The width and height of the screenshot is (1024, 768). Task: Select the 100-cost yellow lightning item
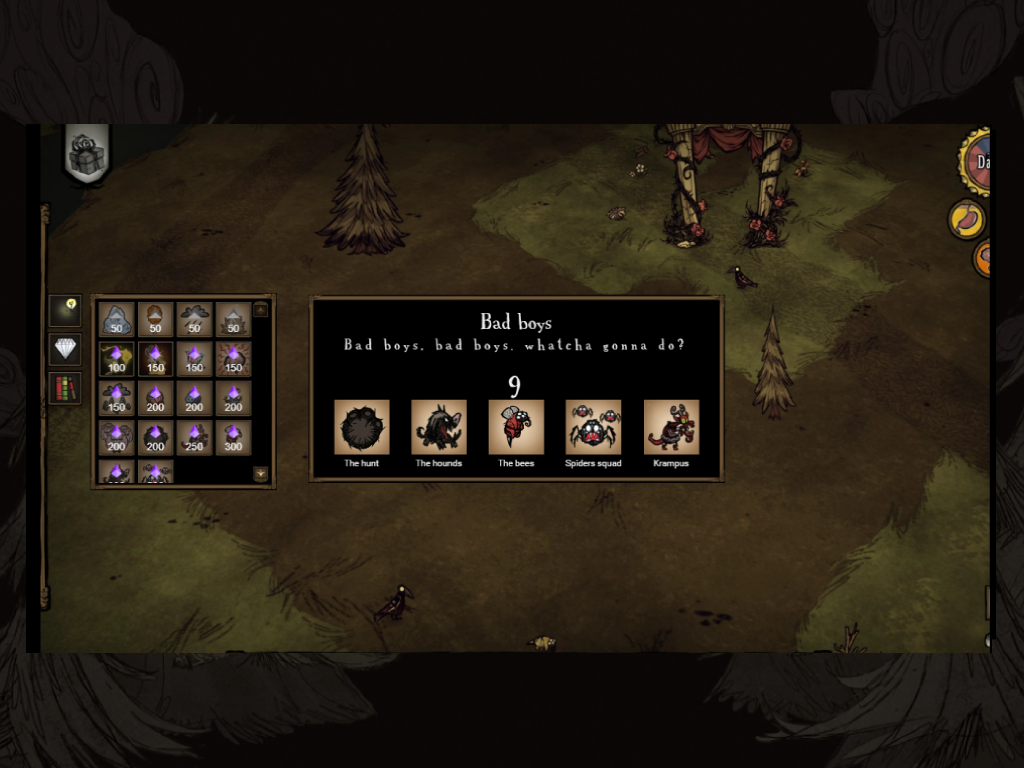click(116, 359)
